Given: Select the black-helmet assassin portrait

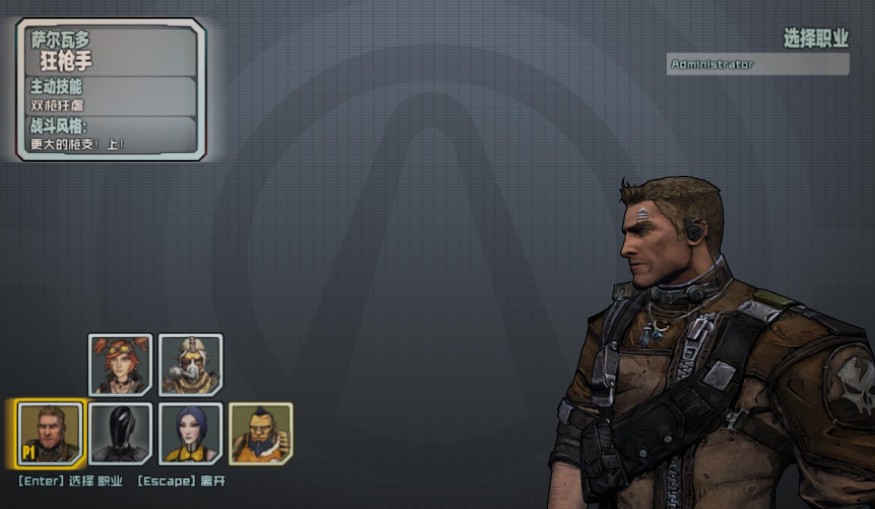Looking at the screenshot, I should point(120,433).
